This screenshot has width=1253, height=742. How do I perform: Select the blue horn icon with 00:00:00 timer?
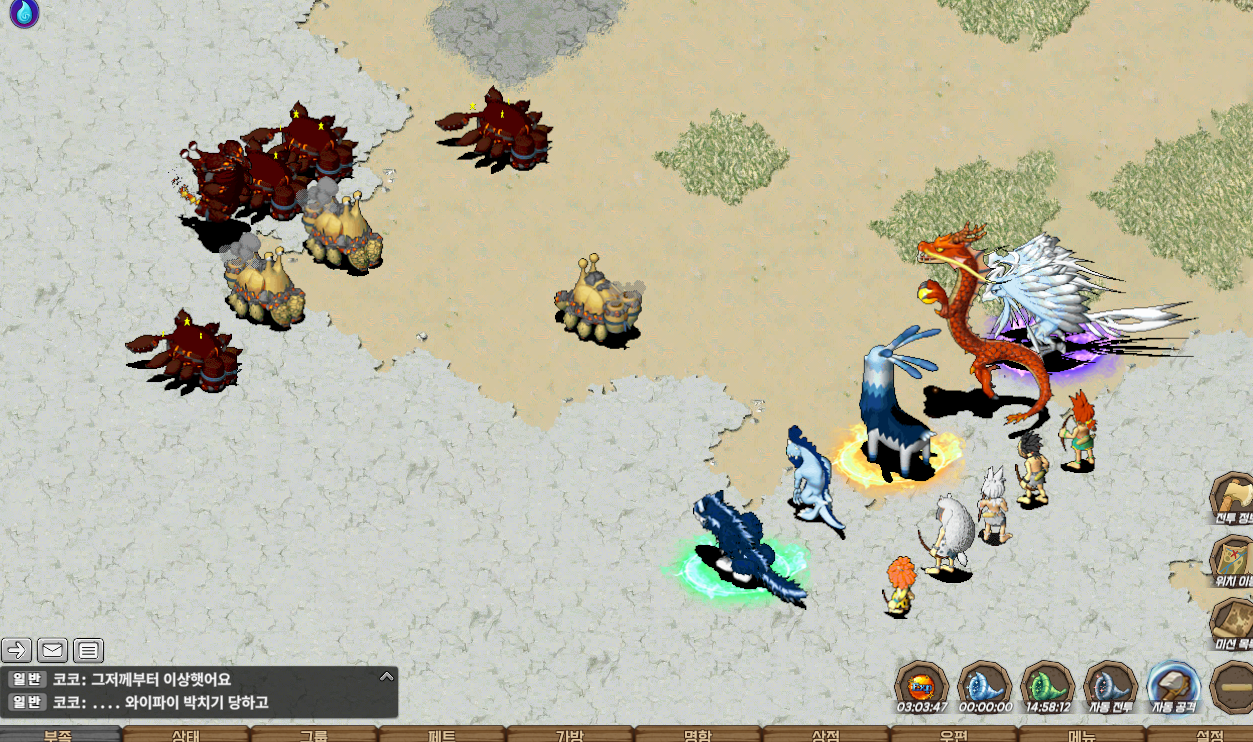[984, 687]
